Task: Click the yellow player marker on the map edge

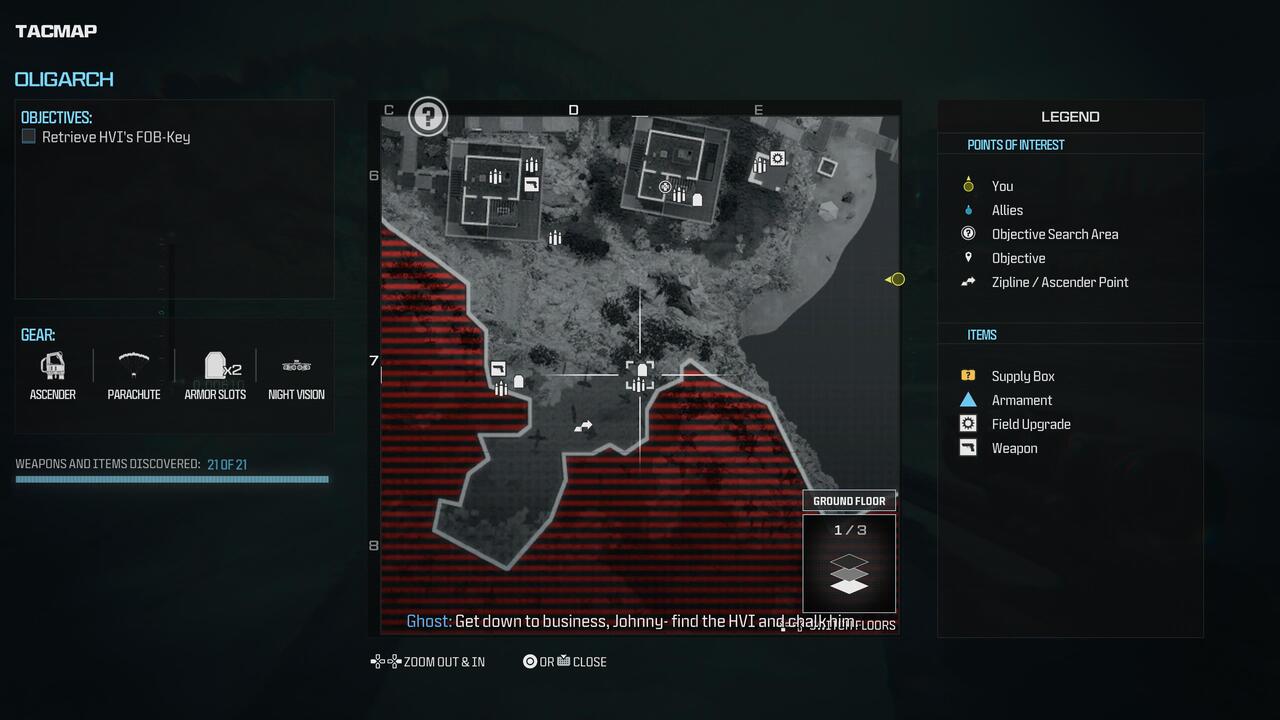Action: coord(895,279)
